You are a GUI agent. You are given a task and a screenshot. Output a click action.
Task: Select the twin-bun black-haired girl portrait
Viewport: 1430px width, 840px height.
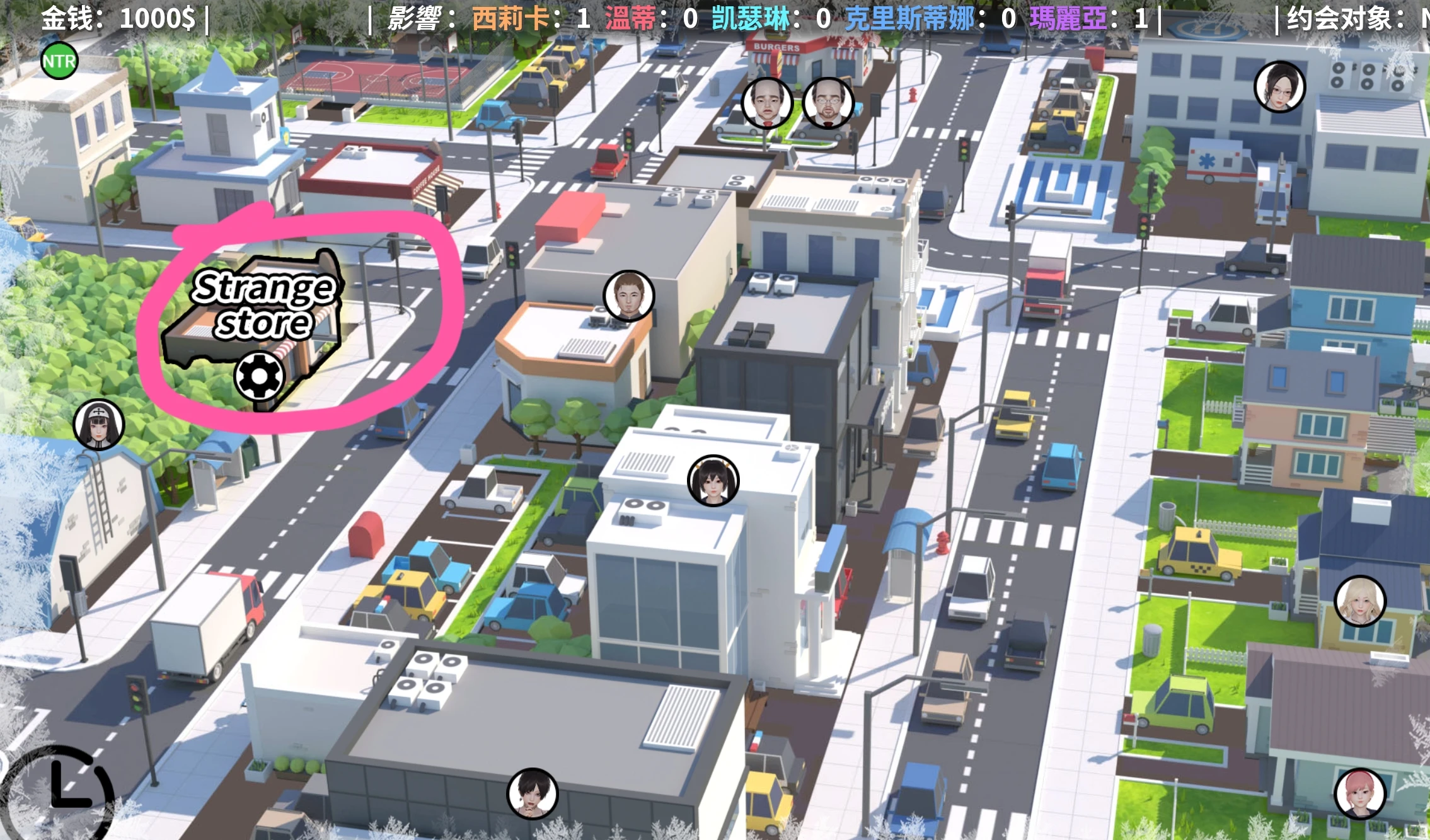click(x=713, y=480)
